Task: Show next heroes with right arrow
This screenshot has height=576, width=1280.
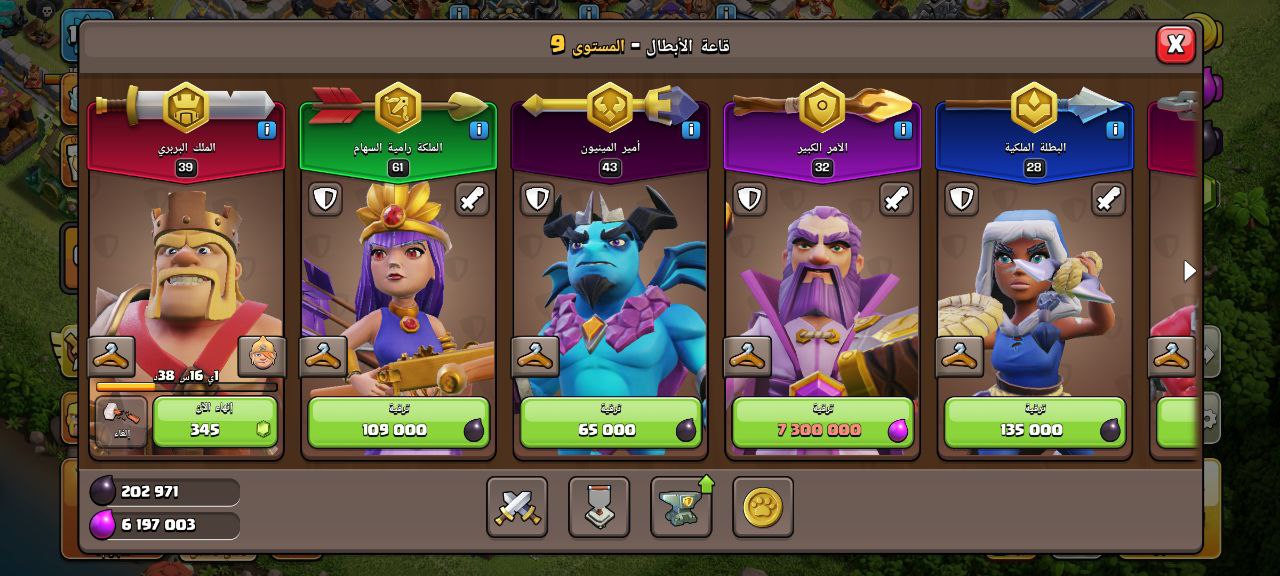Action: click(x=1189, y=271)
